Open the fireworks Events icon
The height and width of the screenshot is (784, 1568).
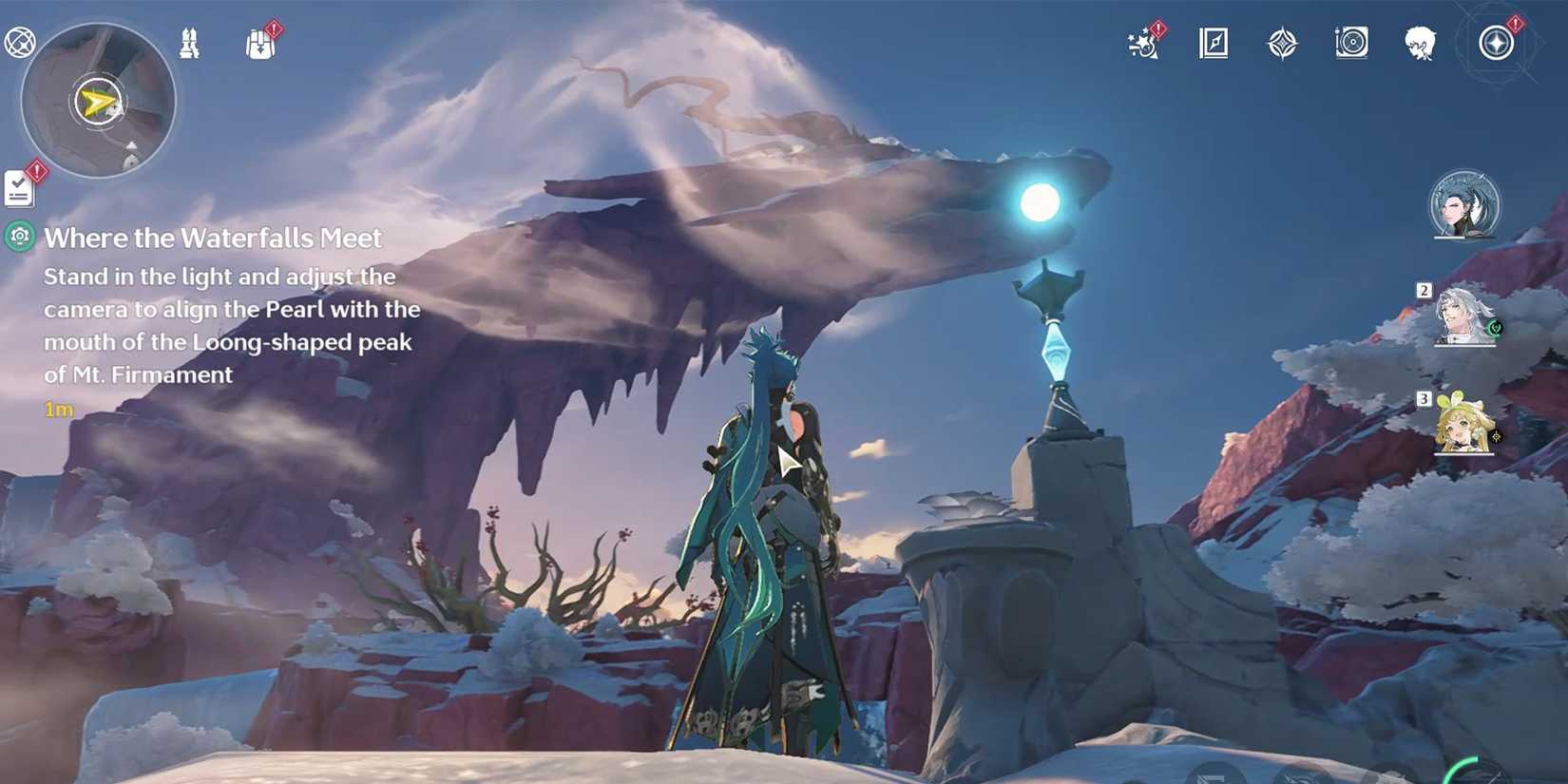[x=1142, y=43]
